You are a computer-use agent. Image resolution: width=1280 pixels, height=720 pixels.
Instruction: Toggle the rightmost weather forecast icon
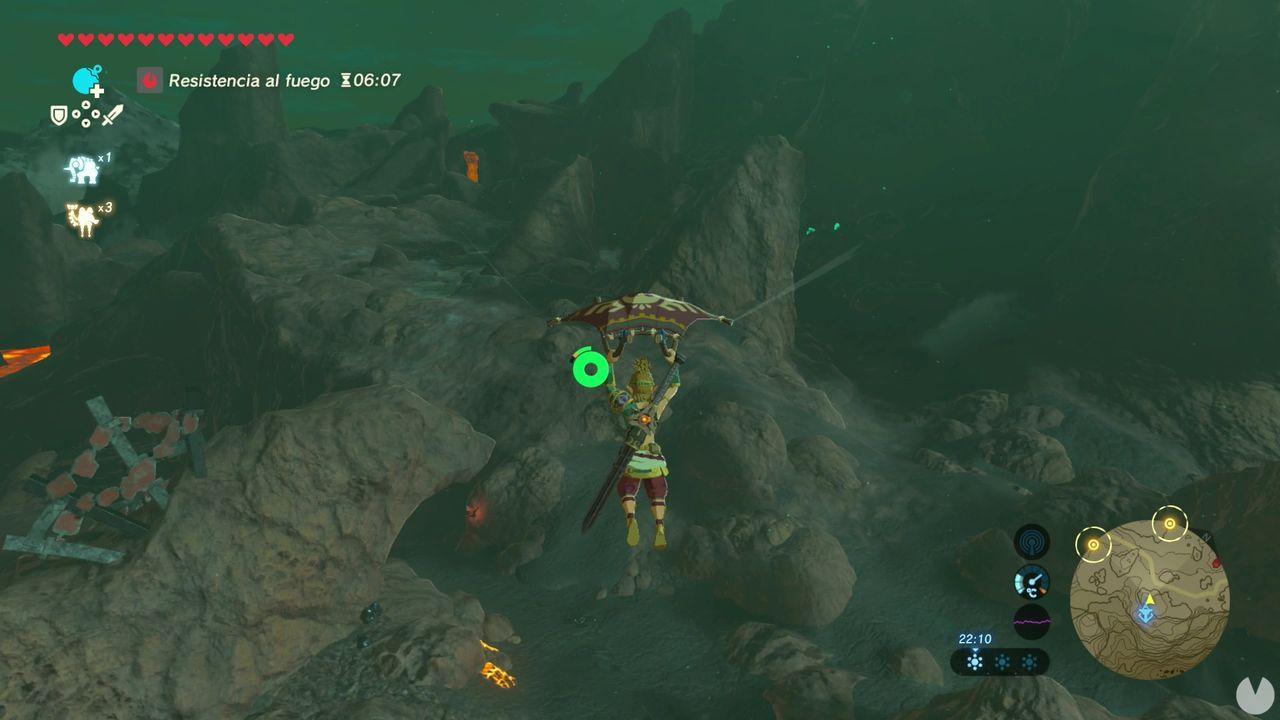[x=1029, y=661]
